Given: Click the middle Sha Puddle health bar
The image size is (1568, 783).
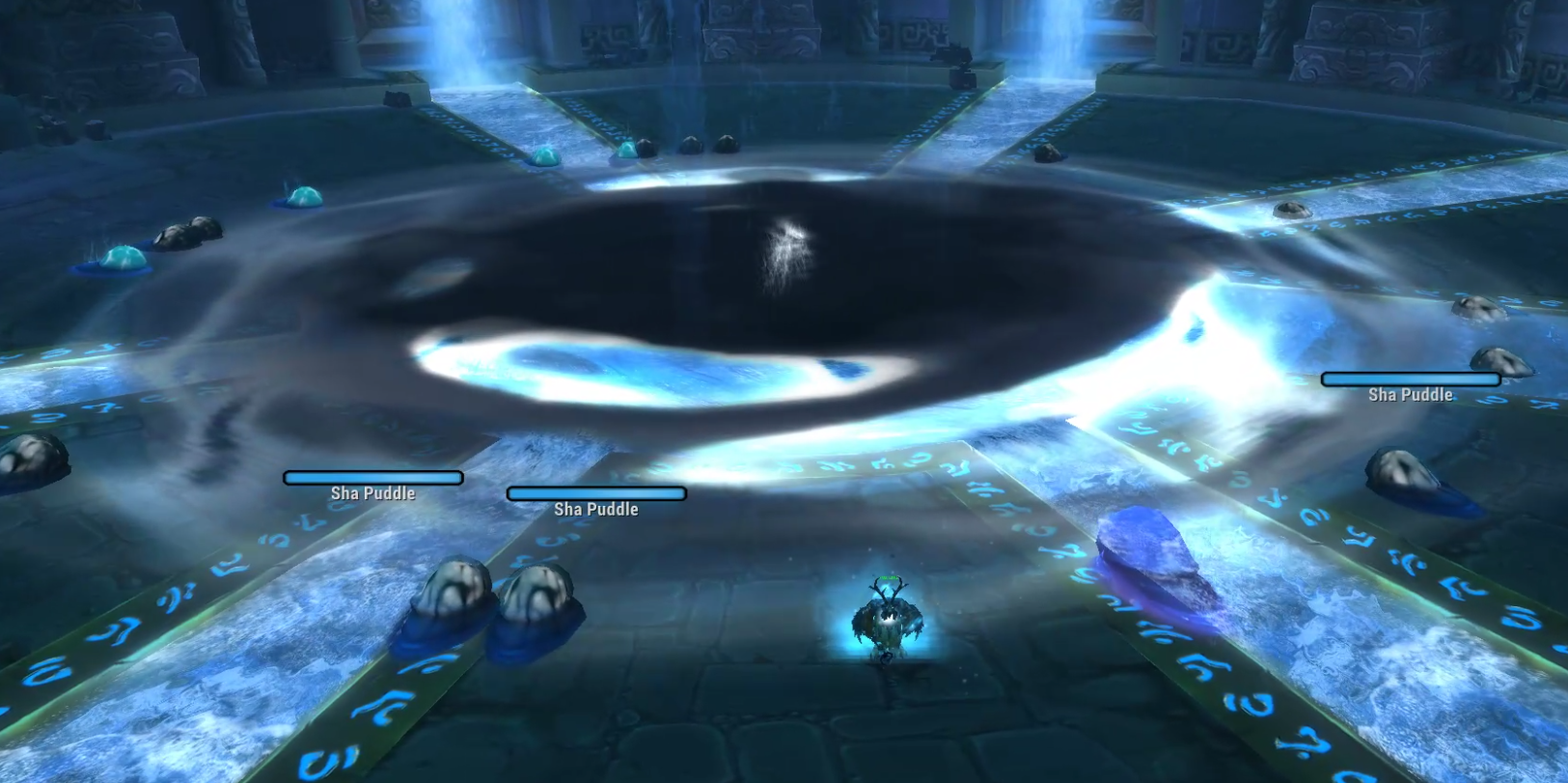Looking at the screenshot, I should (x=596, y=493).
